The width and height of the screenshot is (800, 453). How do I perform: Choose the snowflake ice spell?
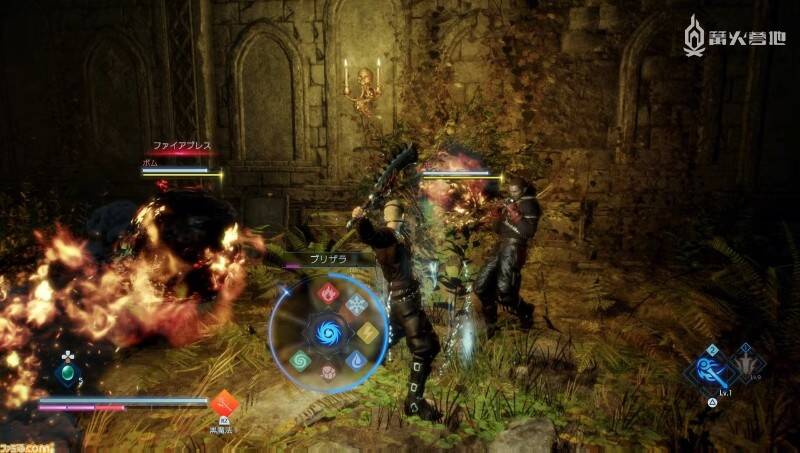[356, 306]
